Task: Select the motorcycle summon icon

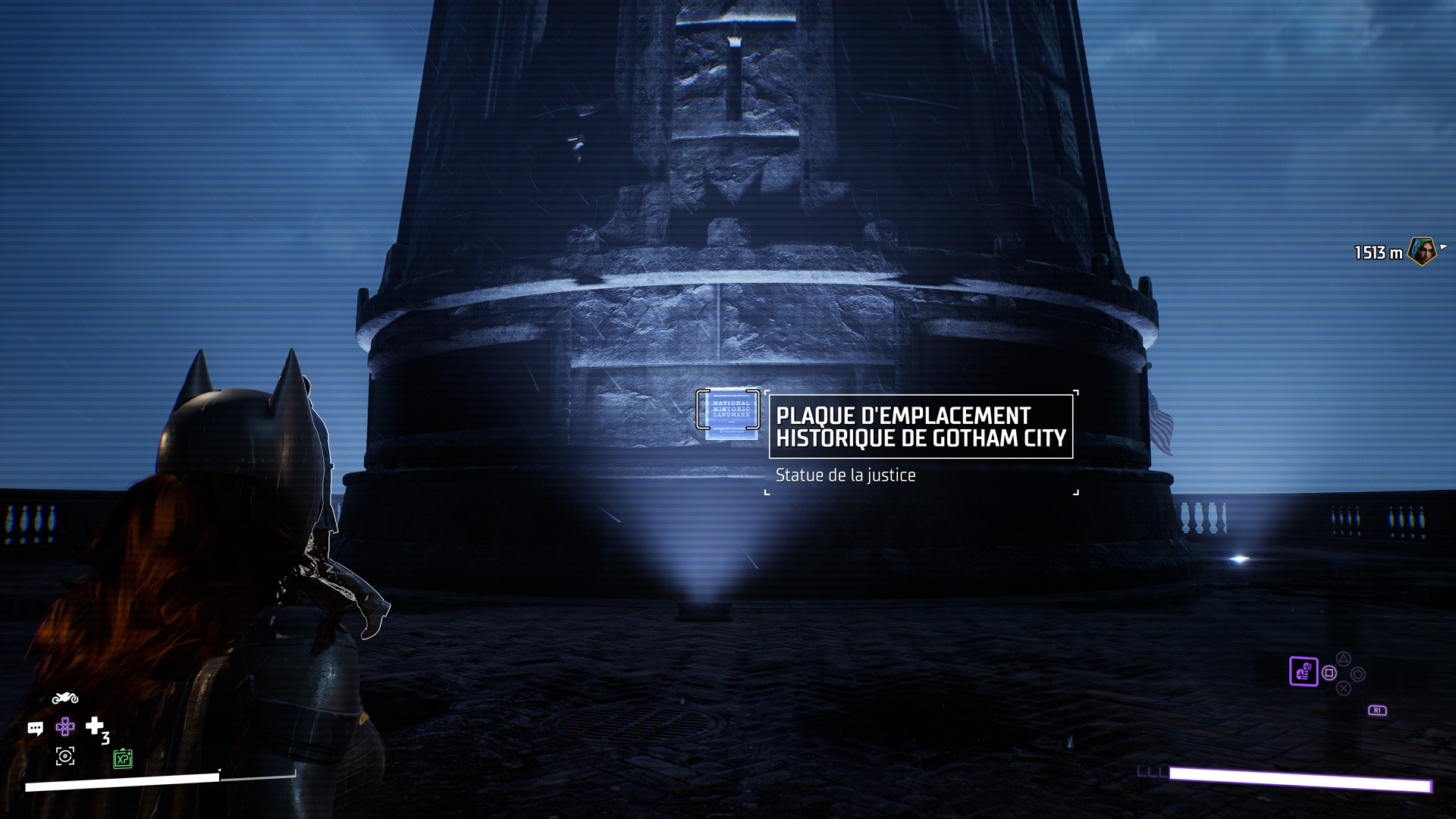Action: tap(65, 698)
